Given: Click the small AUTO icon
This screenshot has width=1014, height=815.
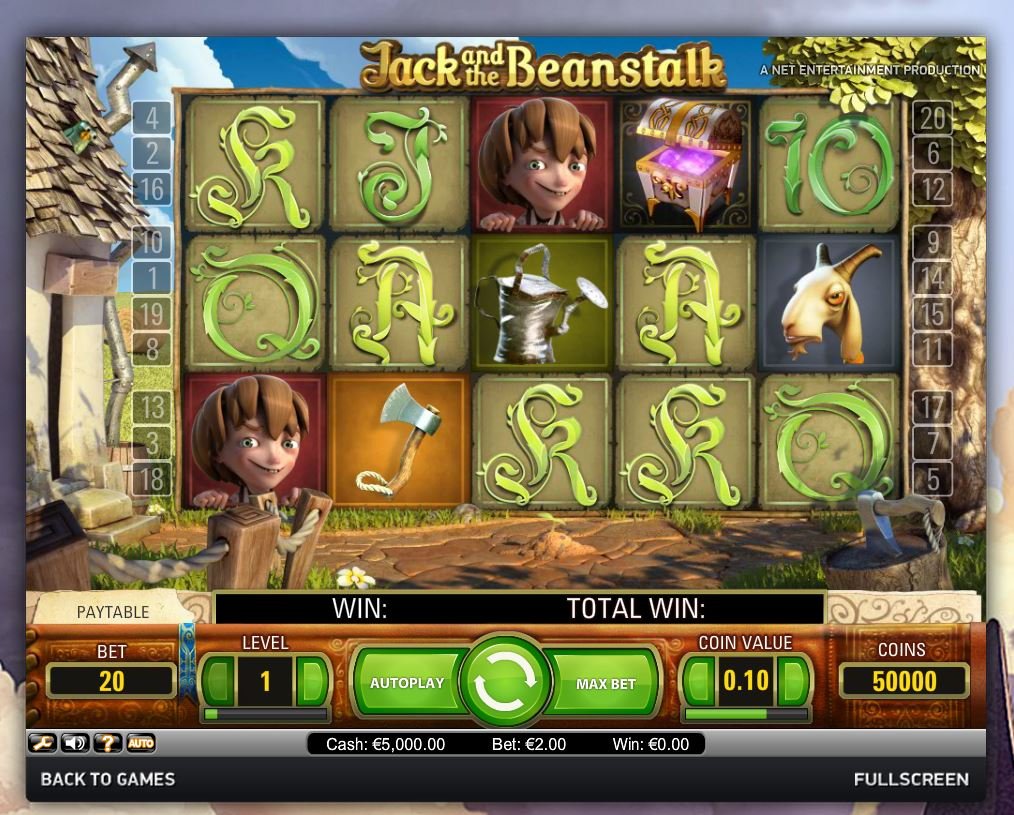Looking at the screenshot, I should click(x=141, y=743).
